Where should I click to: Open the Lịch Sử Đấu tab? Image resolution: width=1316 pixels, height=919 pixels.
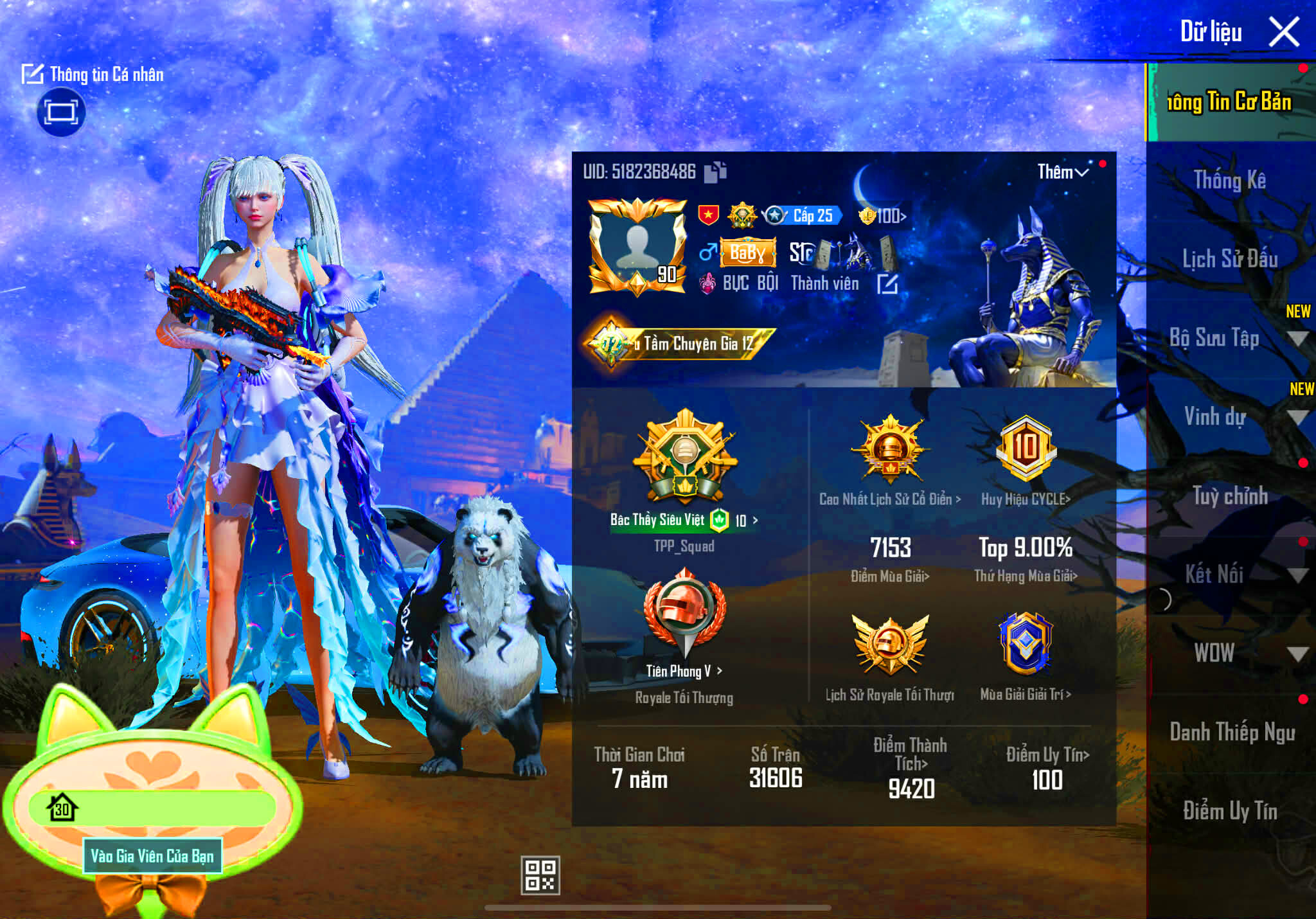point(1231,259)
